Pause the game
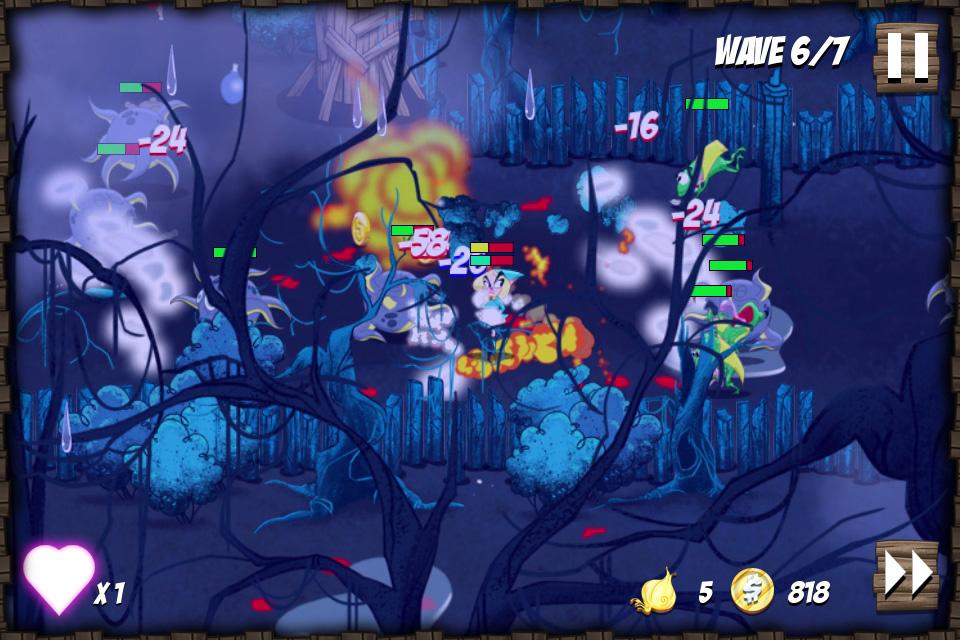 907,56
